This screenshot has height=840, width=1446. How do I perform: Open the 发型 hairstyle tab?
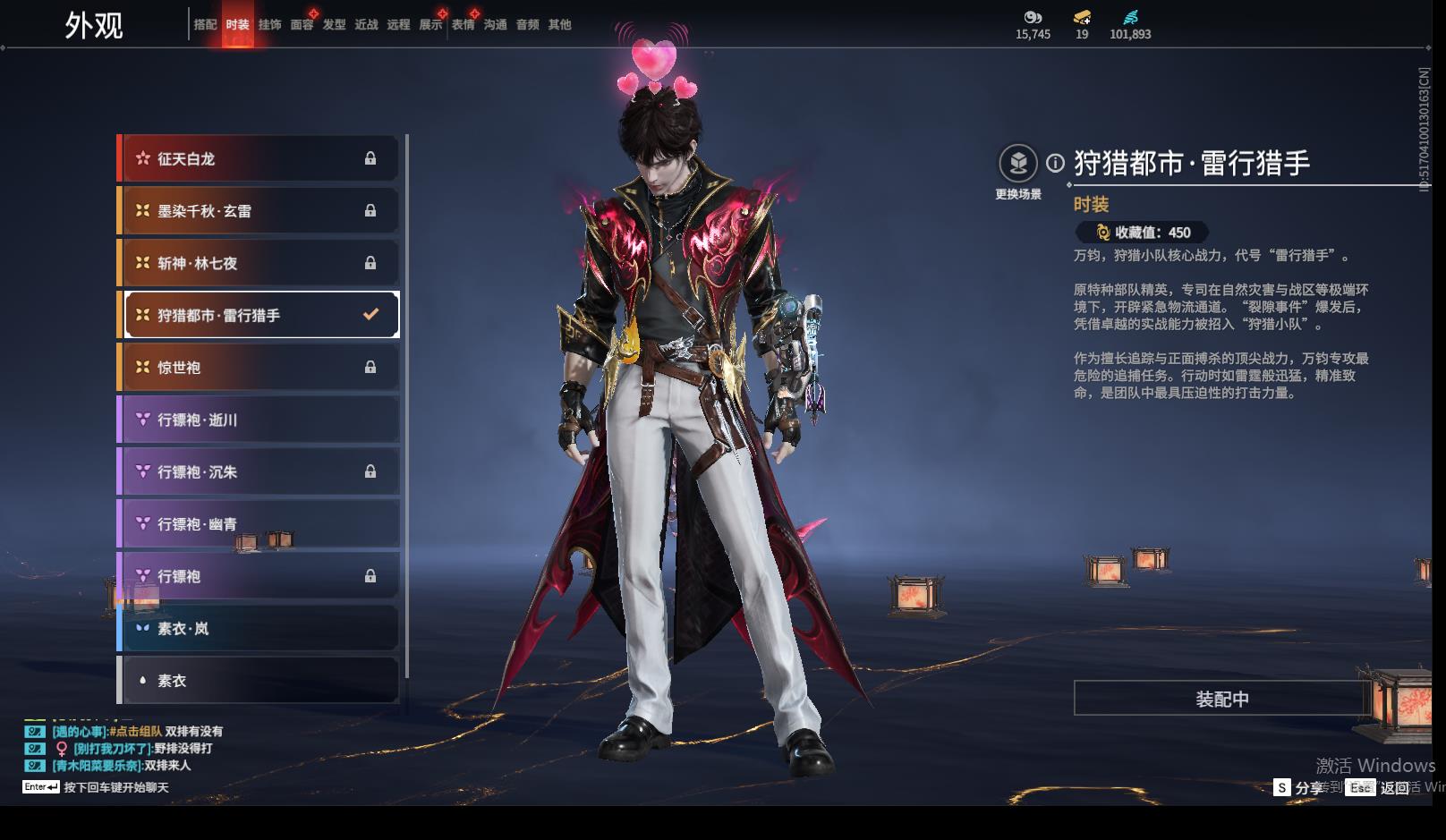click(334, 25)
